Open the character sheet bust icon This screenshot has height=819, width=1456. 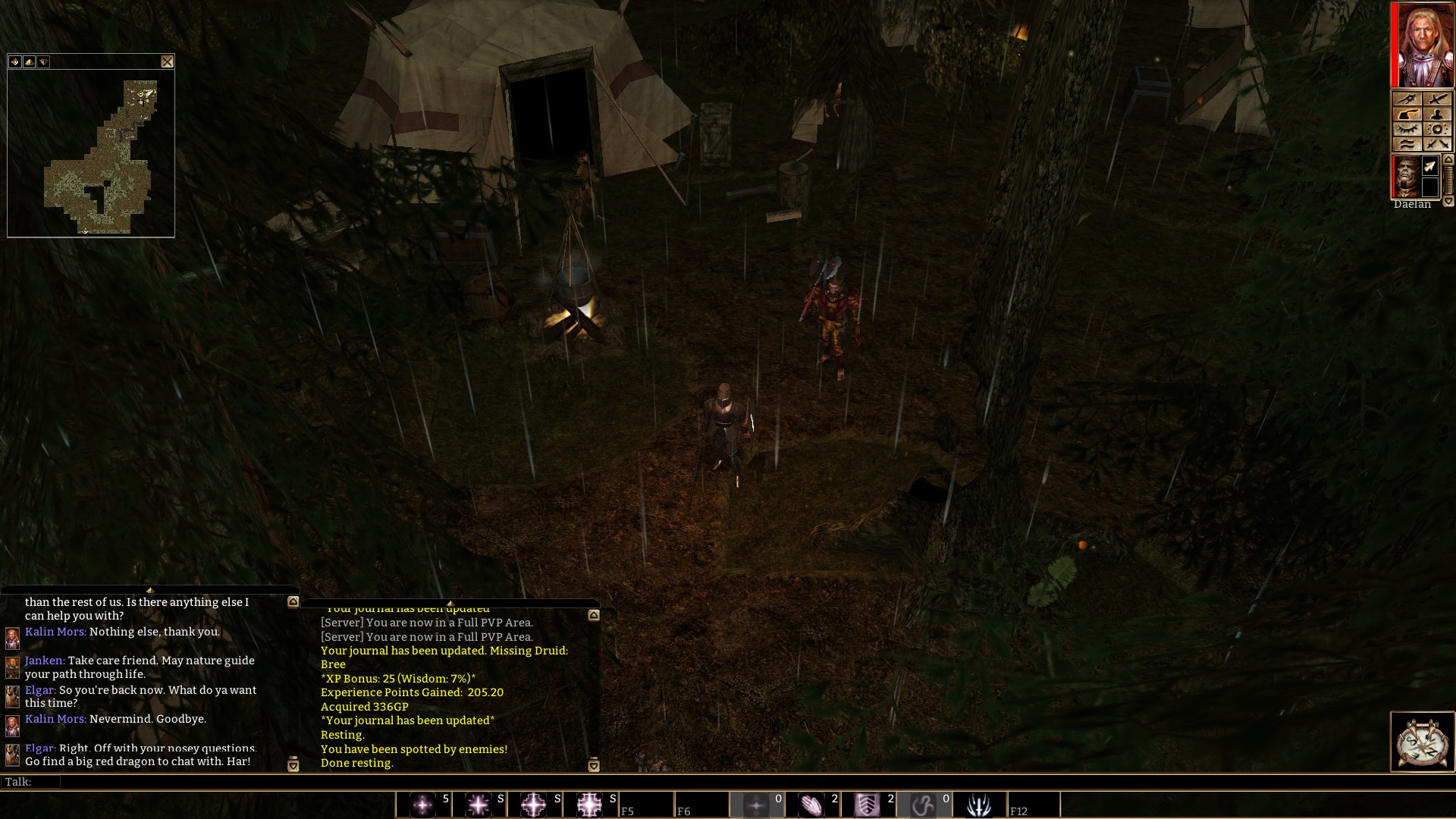pyautogui.click(x=1437, y=114)
